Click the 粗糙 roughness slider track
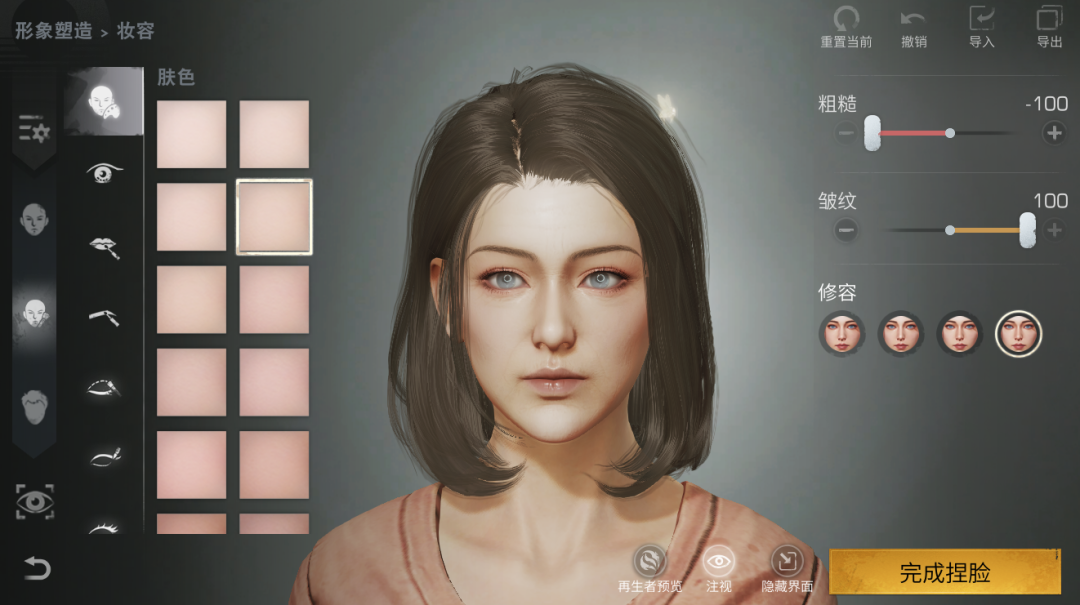 (x=950, y=132)
